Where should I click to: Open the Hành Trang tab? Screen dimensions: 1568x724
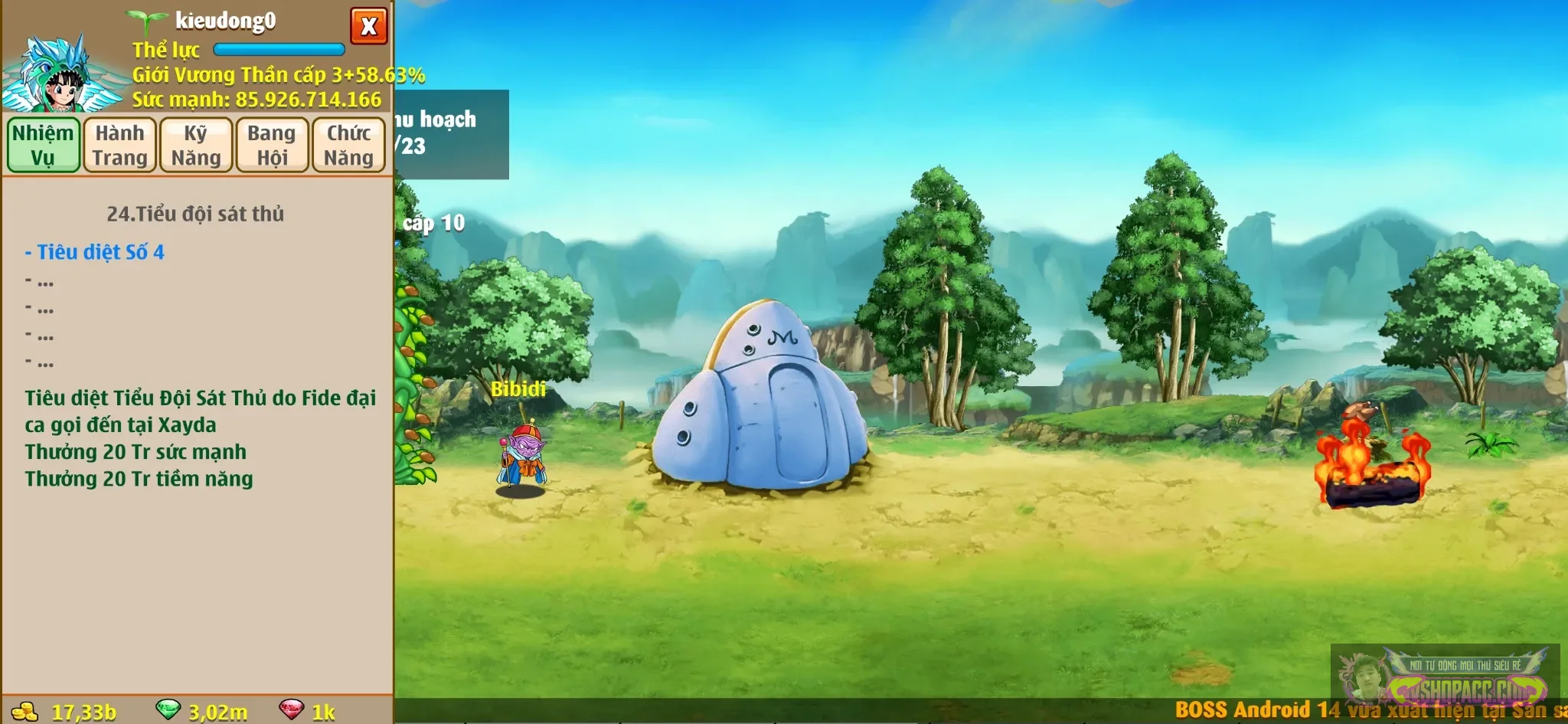[119, 145]
